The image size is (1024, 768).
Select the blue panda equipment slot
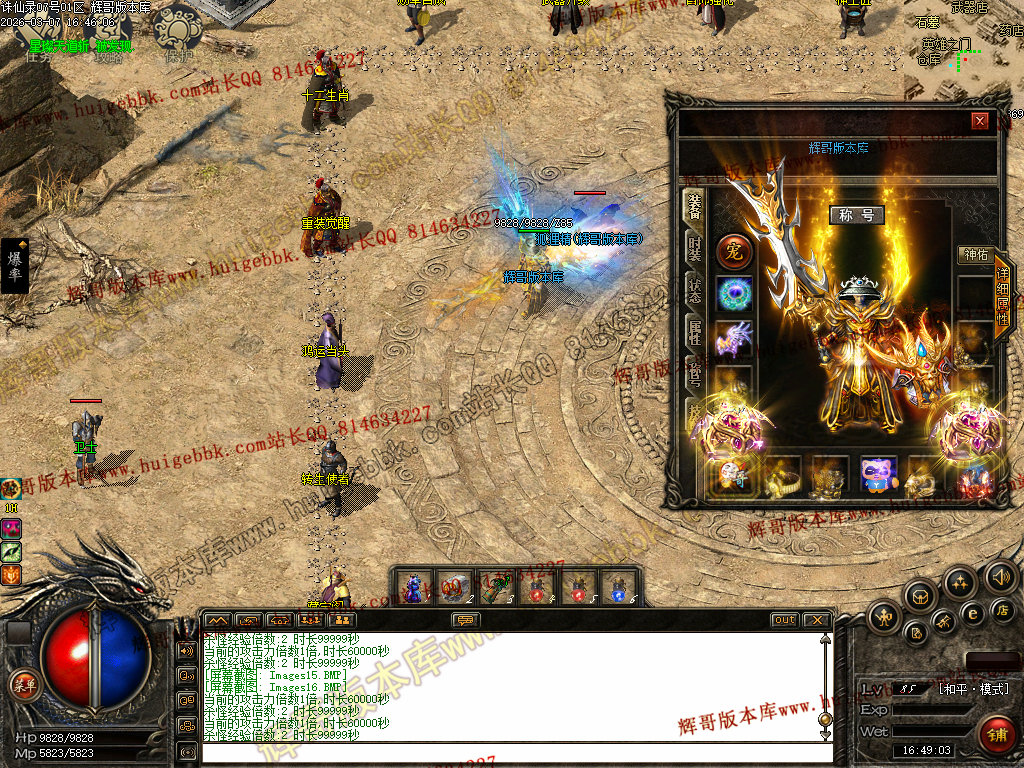click(x=879, y=476)
